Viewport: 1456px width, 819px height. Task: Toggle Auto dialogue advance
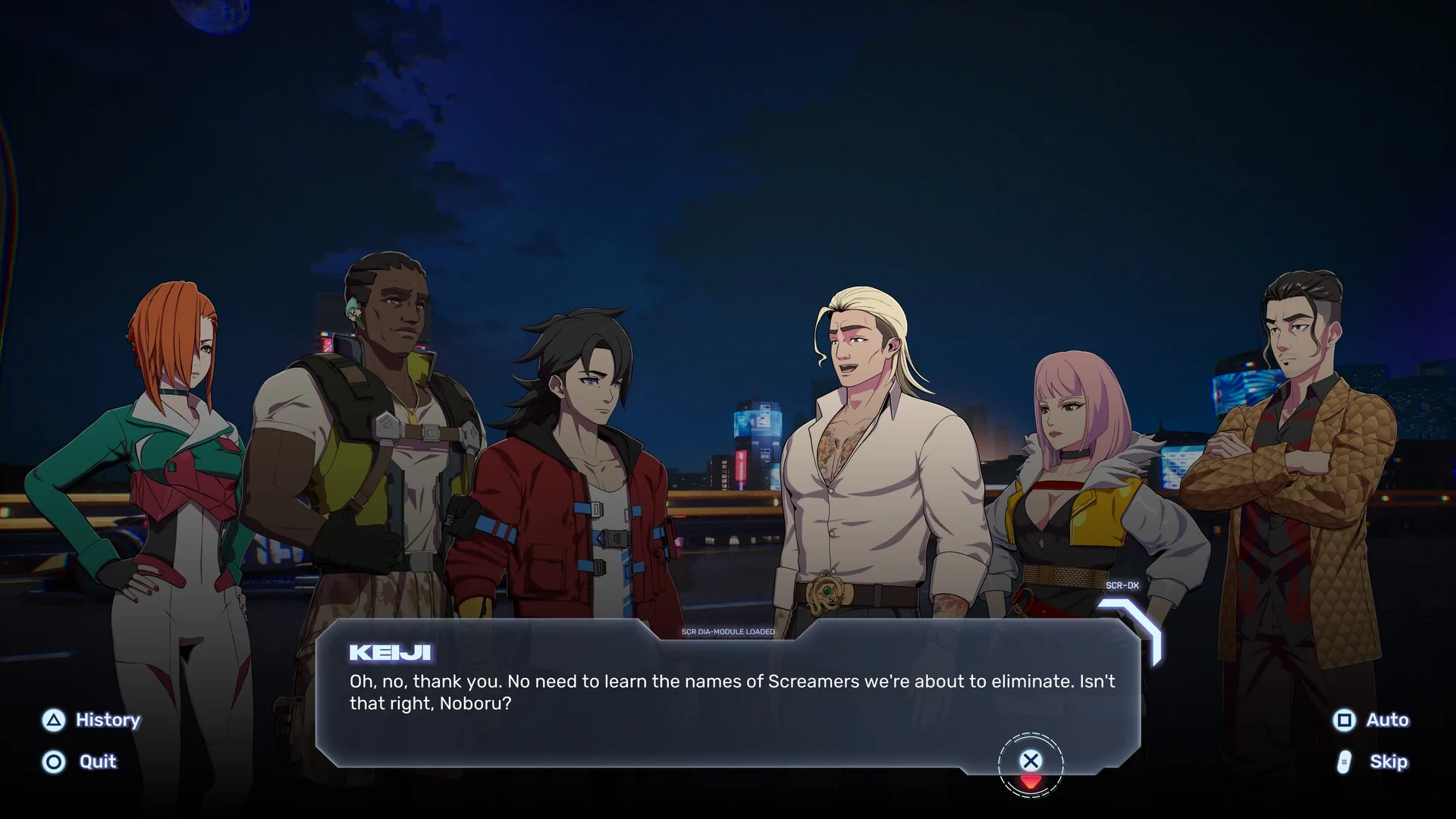(x=1371, y=720)
